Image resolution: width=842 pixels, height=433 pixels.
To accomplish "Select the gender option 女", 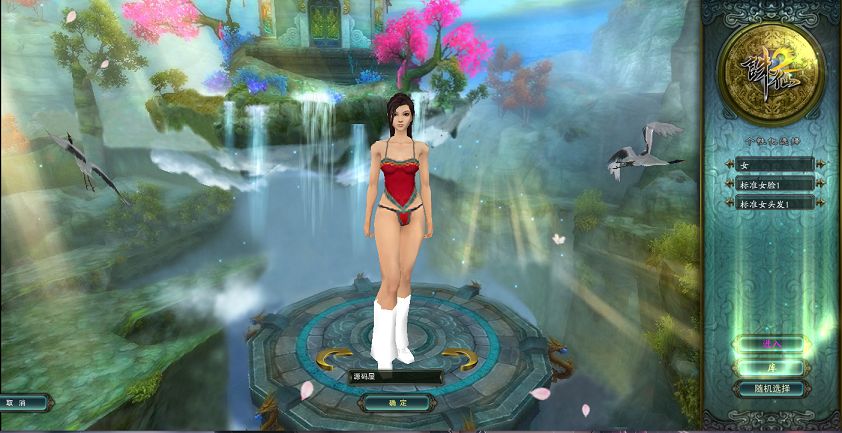I will coord(770,164).
